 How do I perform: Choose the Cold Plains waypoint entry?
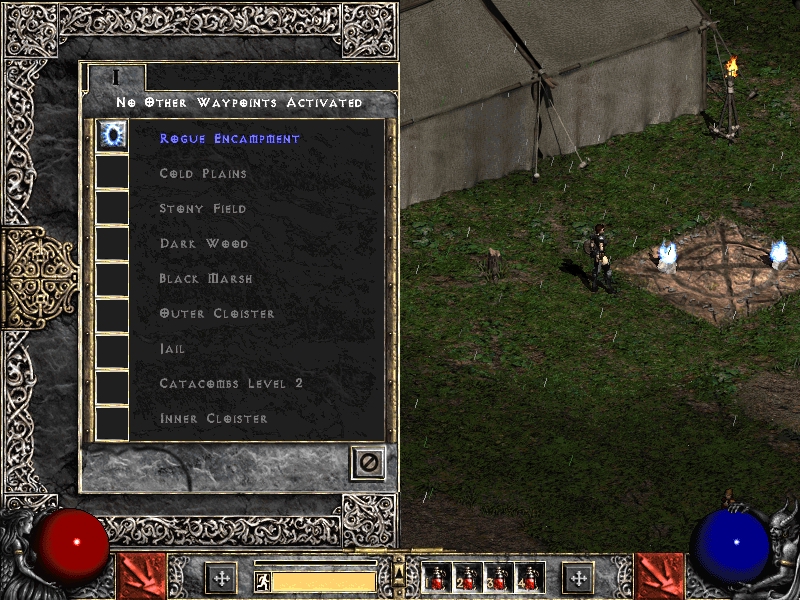(203, 174)
